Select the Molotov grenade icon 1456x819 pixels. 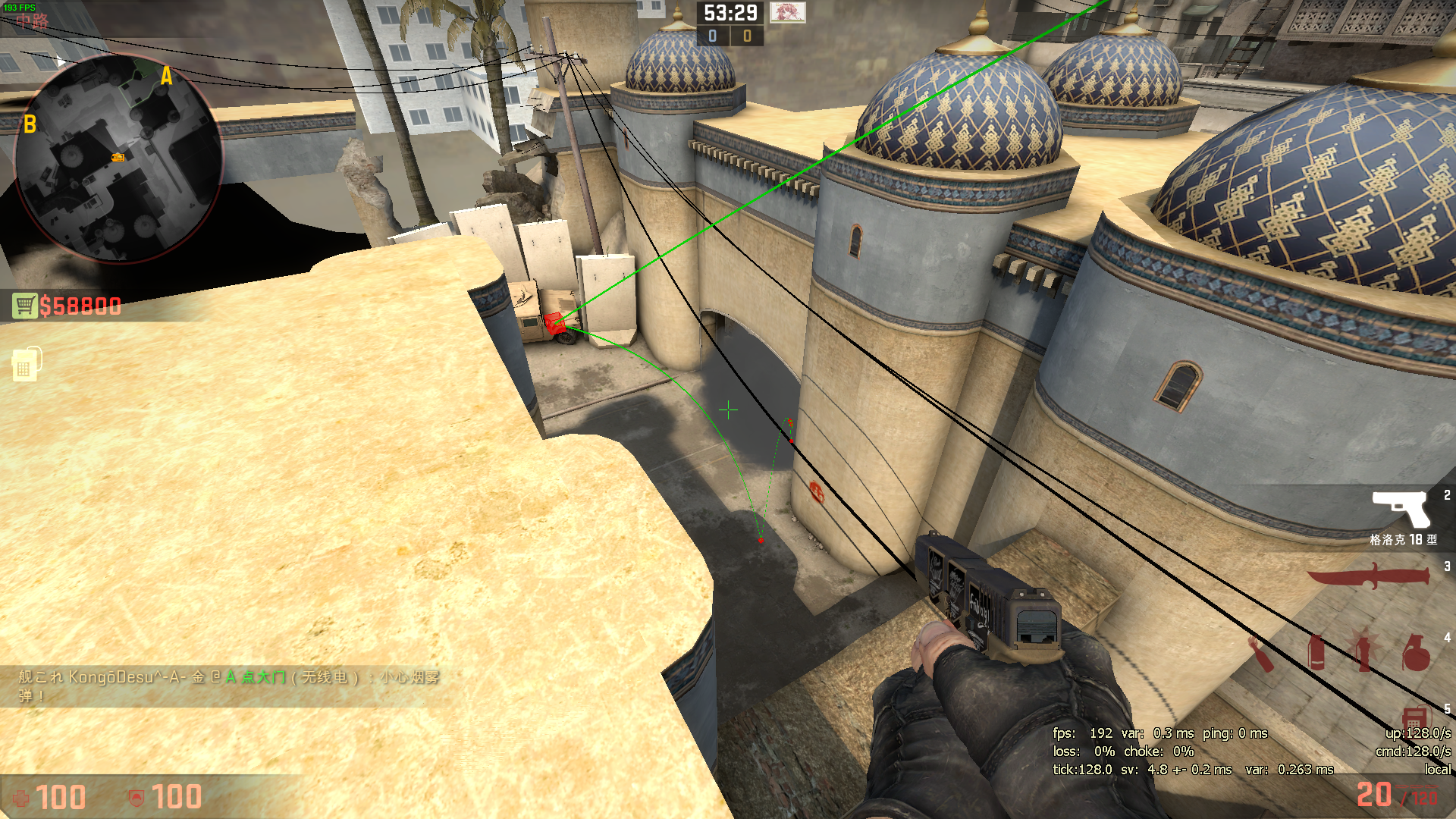coord(1261,654)
